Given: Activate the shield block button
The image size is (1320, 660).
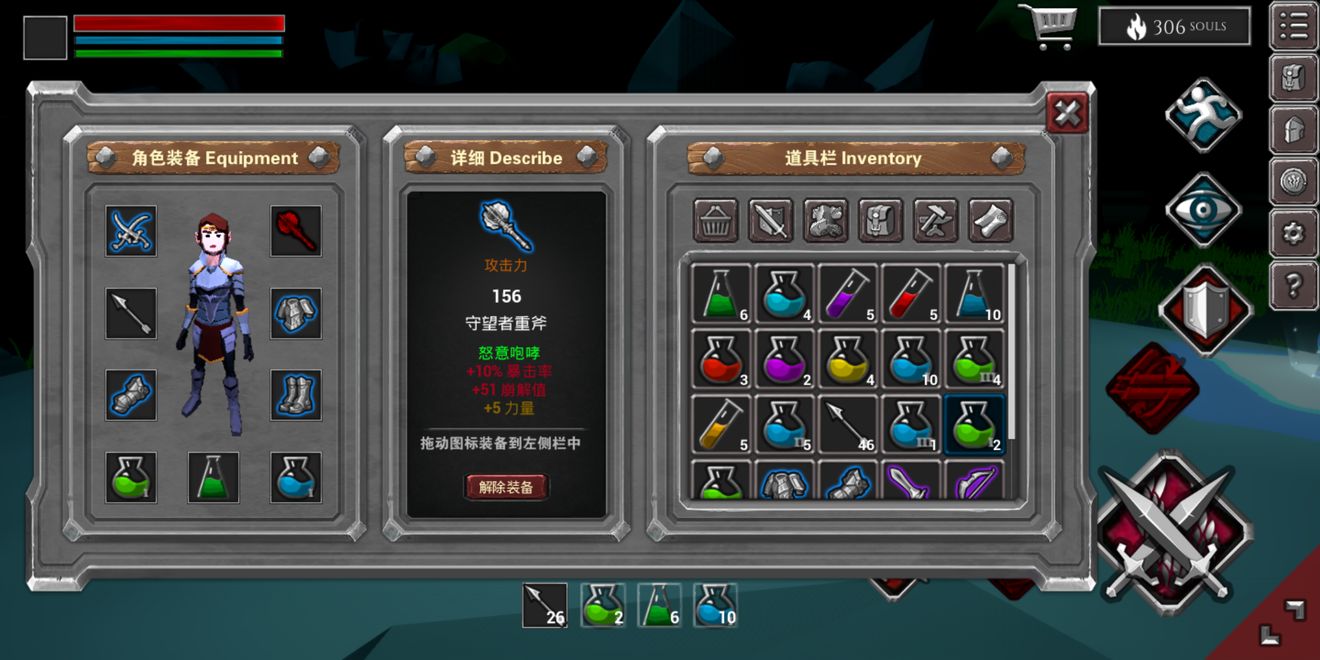Looking at the screenshot, I should click(1205, 310).
